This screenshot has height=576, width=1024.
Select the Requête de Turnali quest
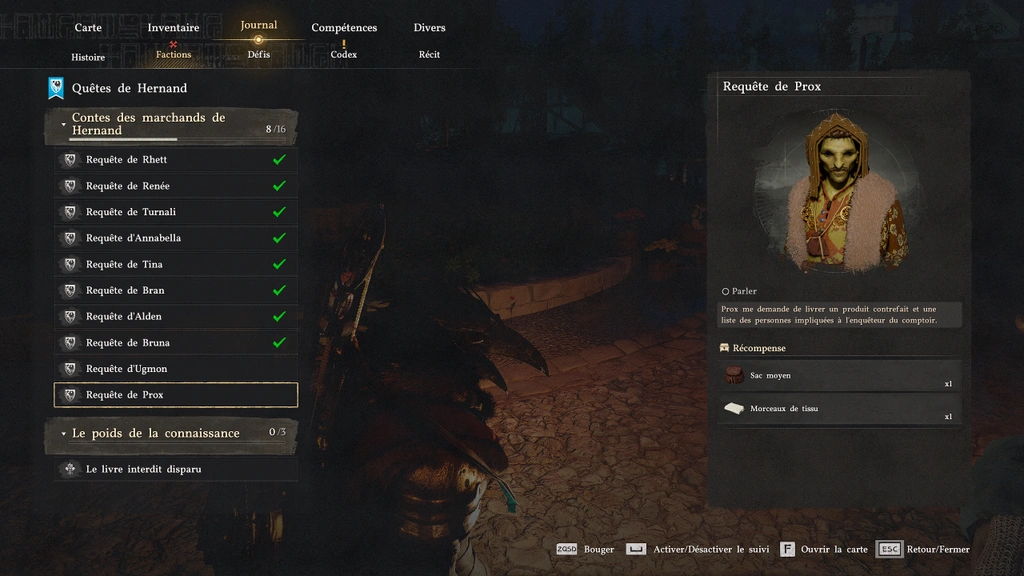(x=175, y=212)
